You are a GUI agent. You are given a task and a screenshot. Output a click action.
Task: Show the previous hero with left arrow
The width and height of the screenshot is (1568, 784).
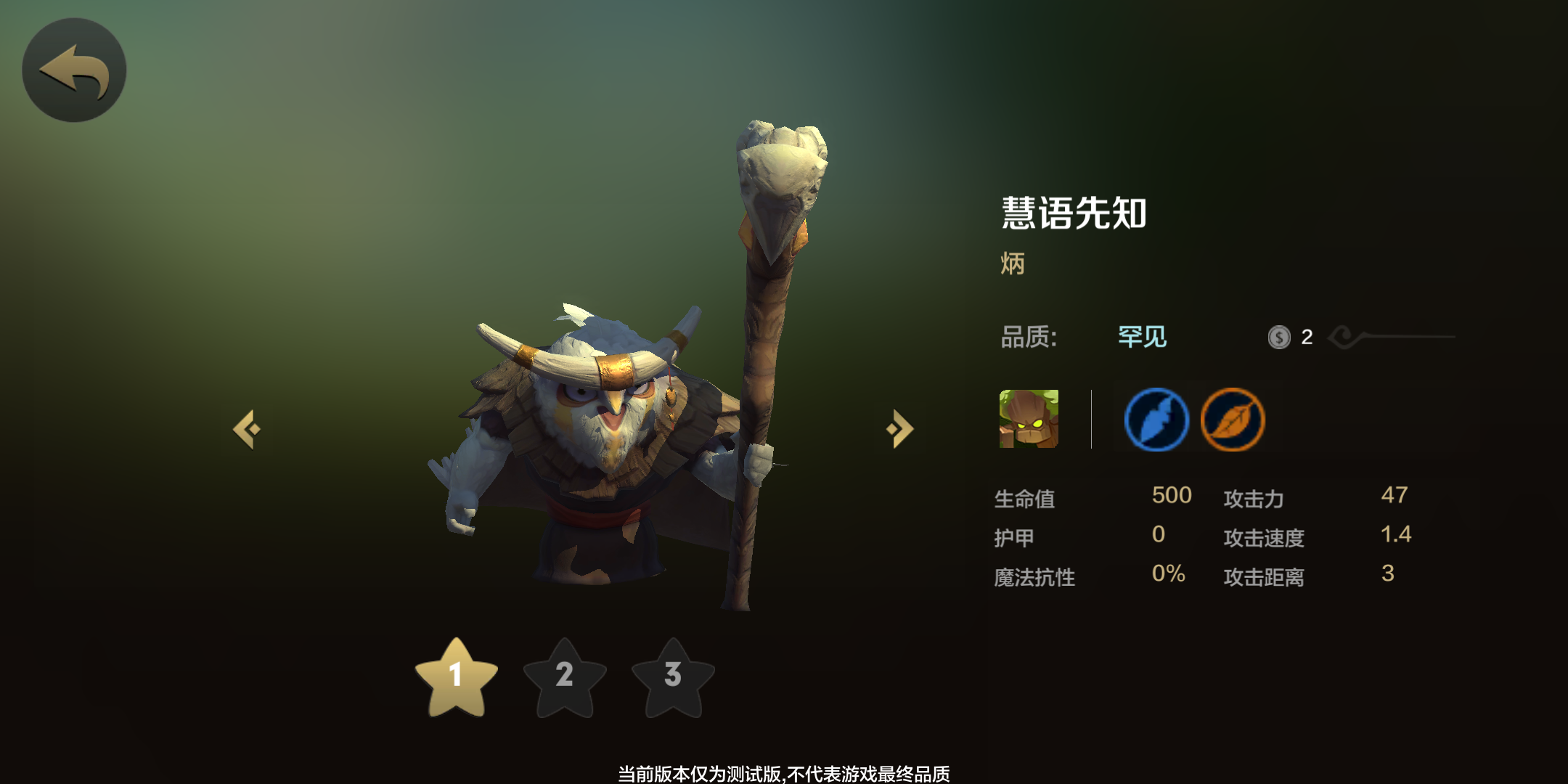click(x=248, y=429)
